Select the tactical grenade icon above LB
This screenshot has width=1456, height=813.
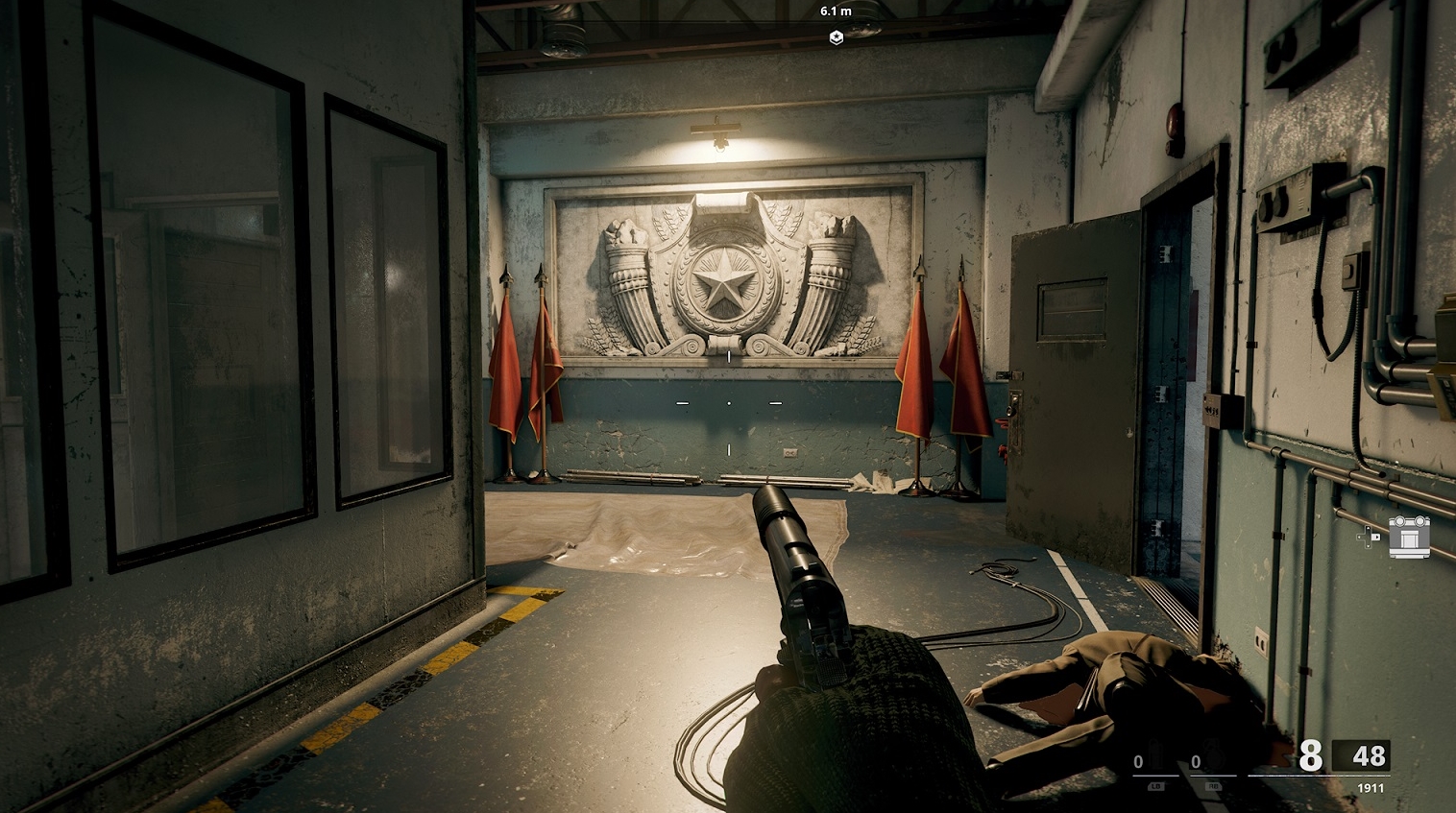pyautogui.click(x=1155, y=754)
